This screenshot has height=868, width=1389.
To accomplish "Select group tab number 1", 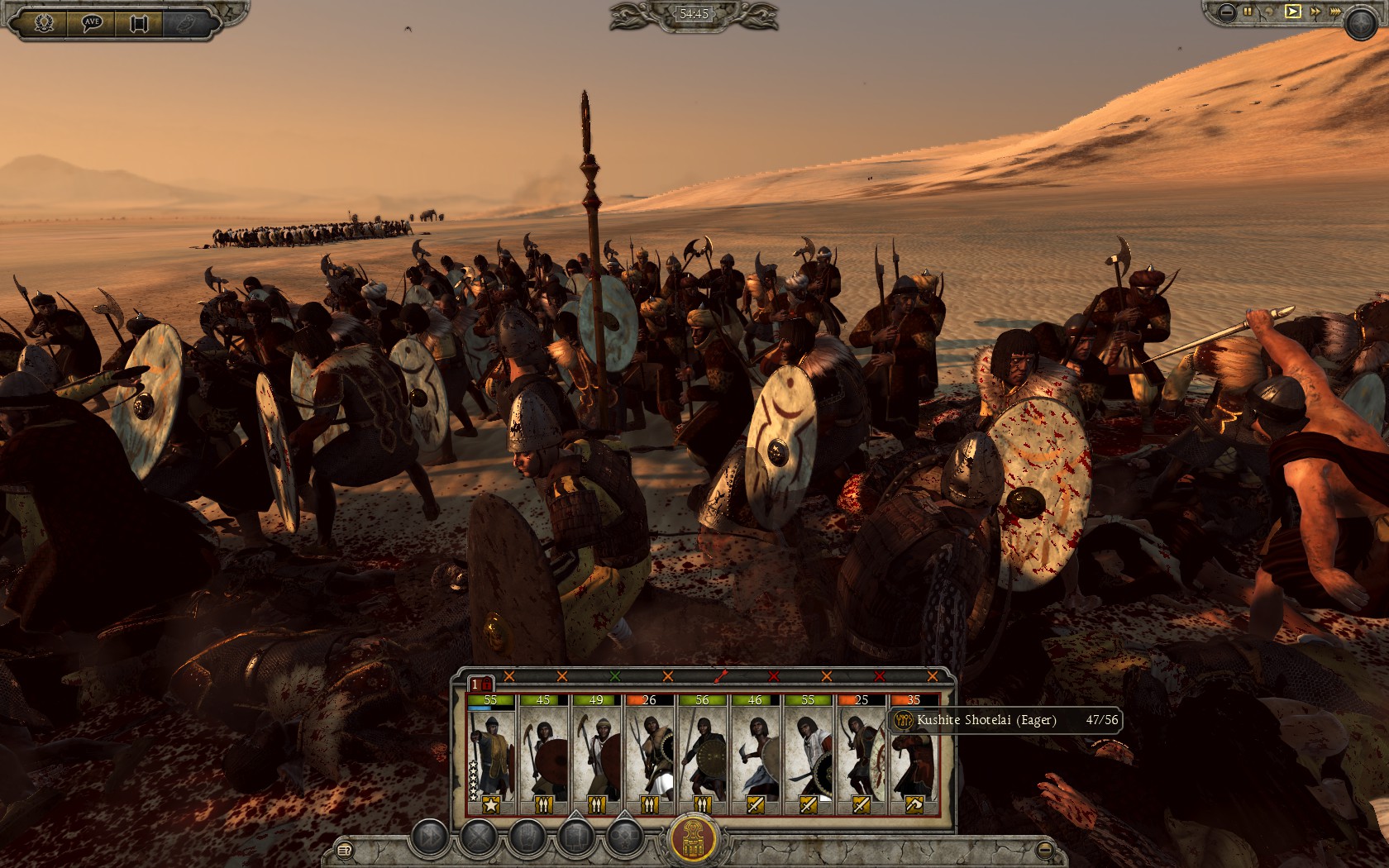I will pos(476,684).
